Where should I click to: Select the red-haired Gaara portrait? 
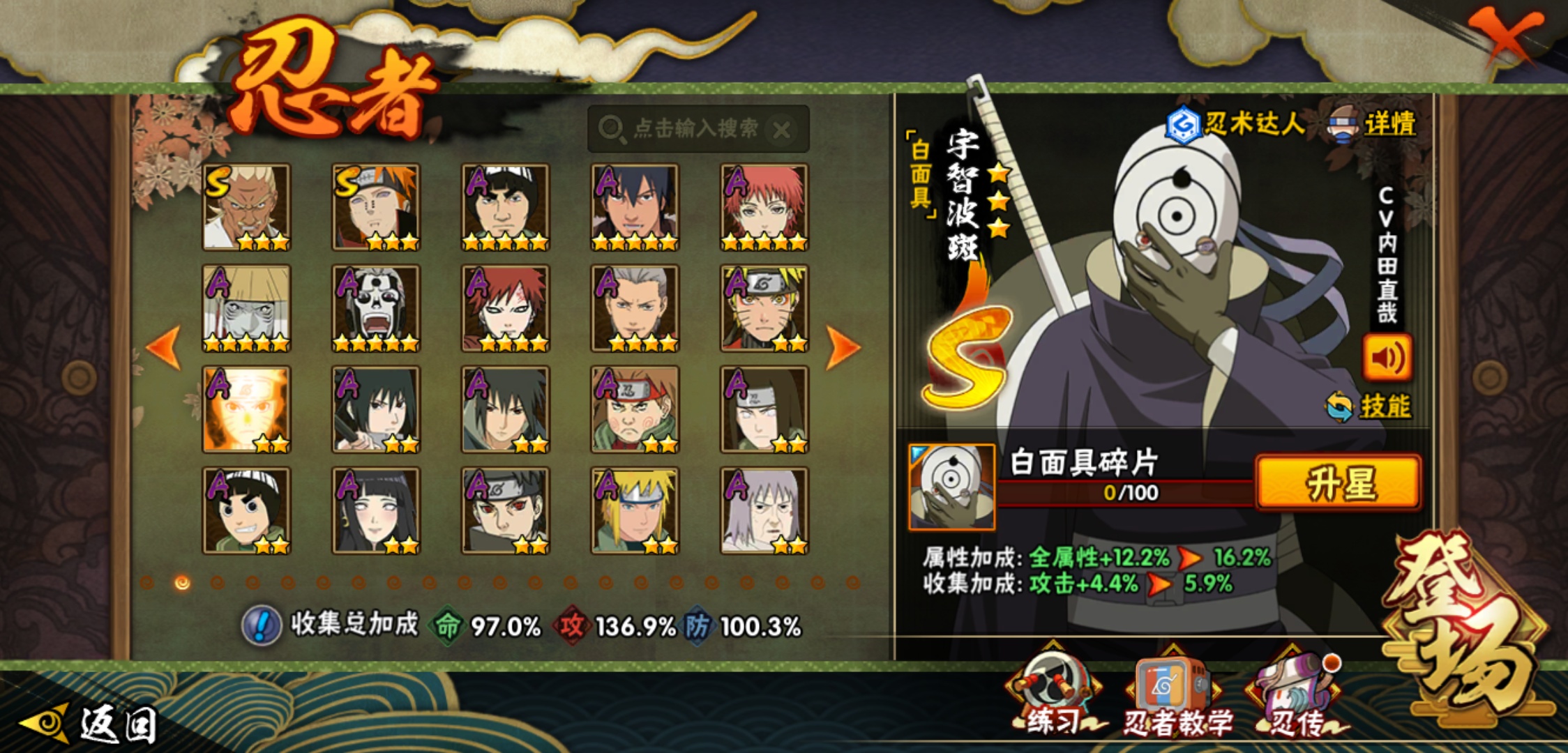505,308
